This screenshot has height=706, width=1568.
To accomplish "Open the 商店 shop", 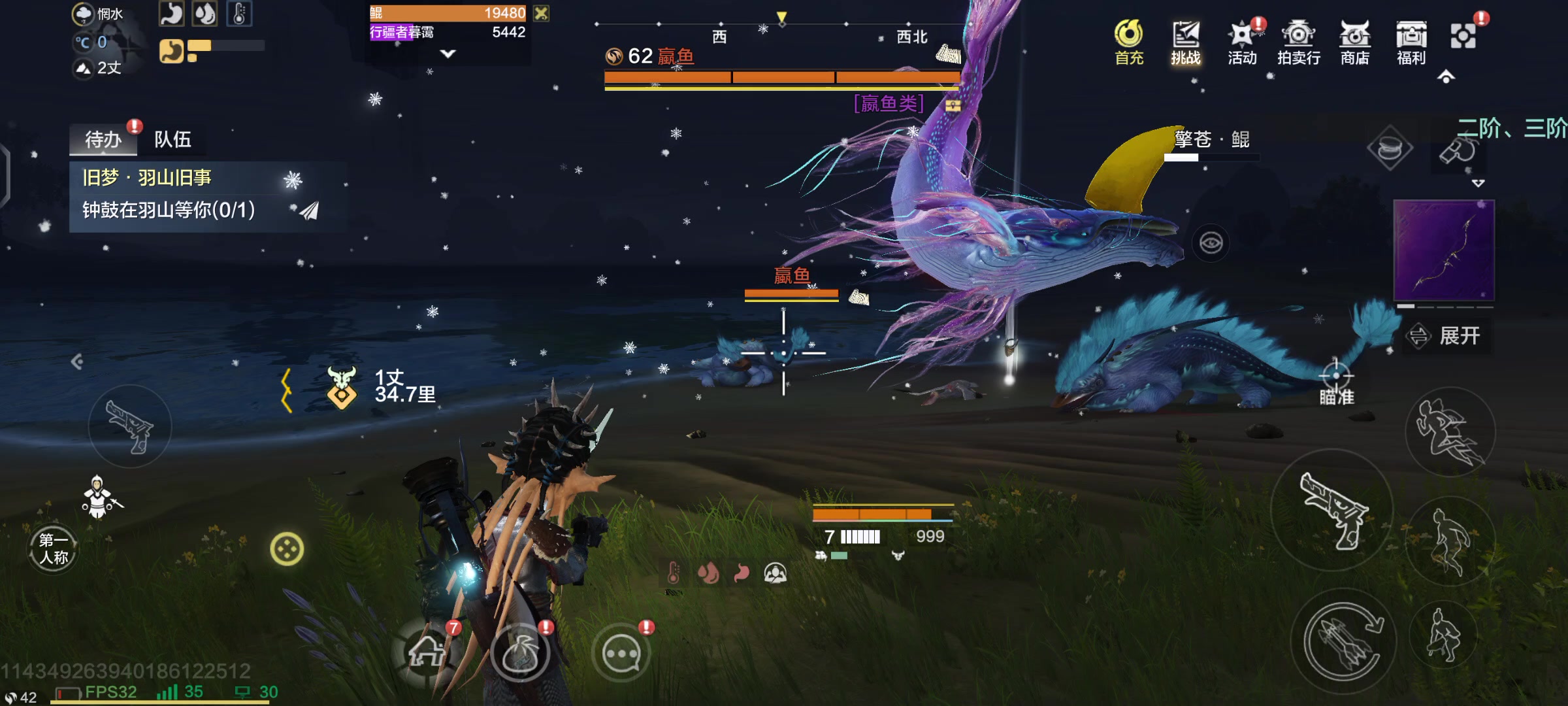I will (x=1354, y=41).
